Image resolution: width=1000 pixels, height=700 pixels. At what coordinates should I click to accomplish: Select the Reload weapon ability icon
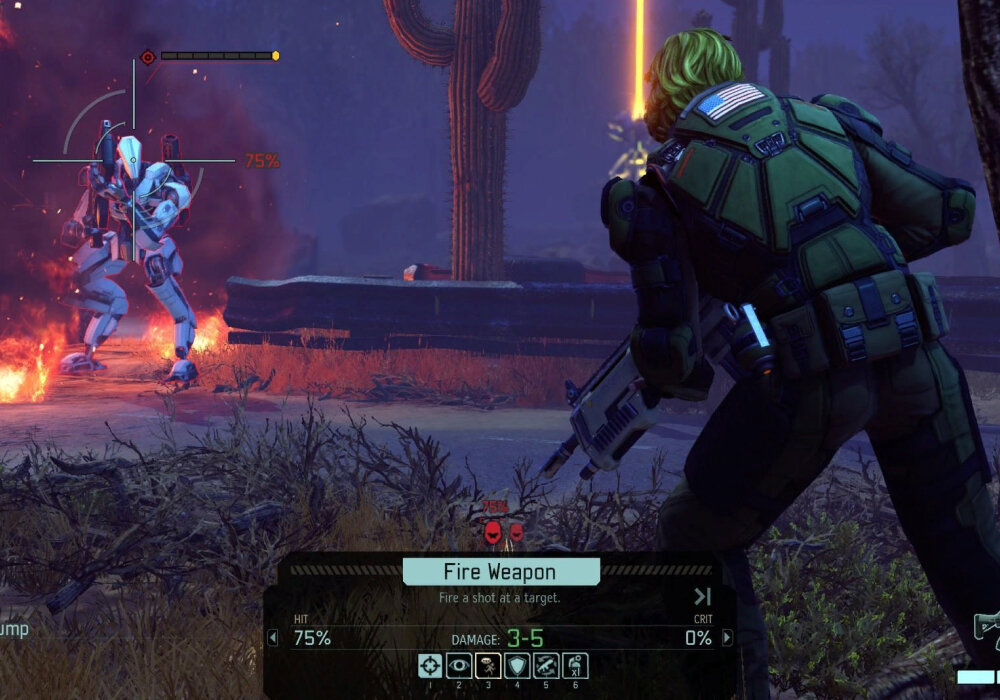pyautogui.click(x=546, y=665)
